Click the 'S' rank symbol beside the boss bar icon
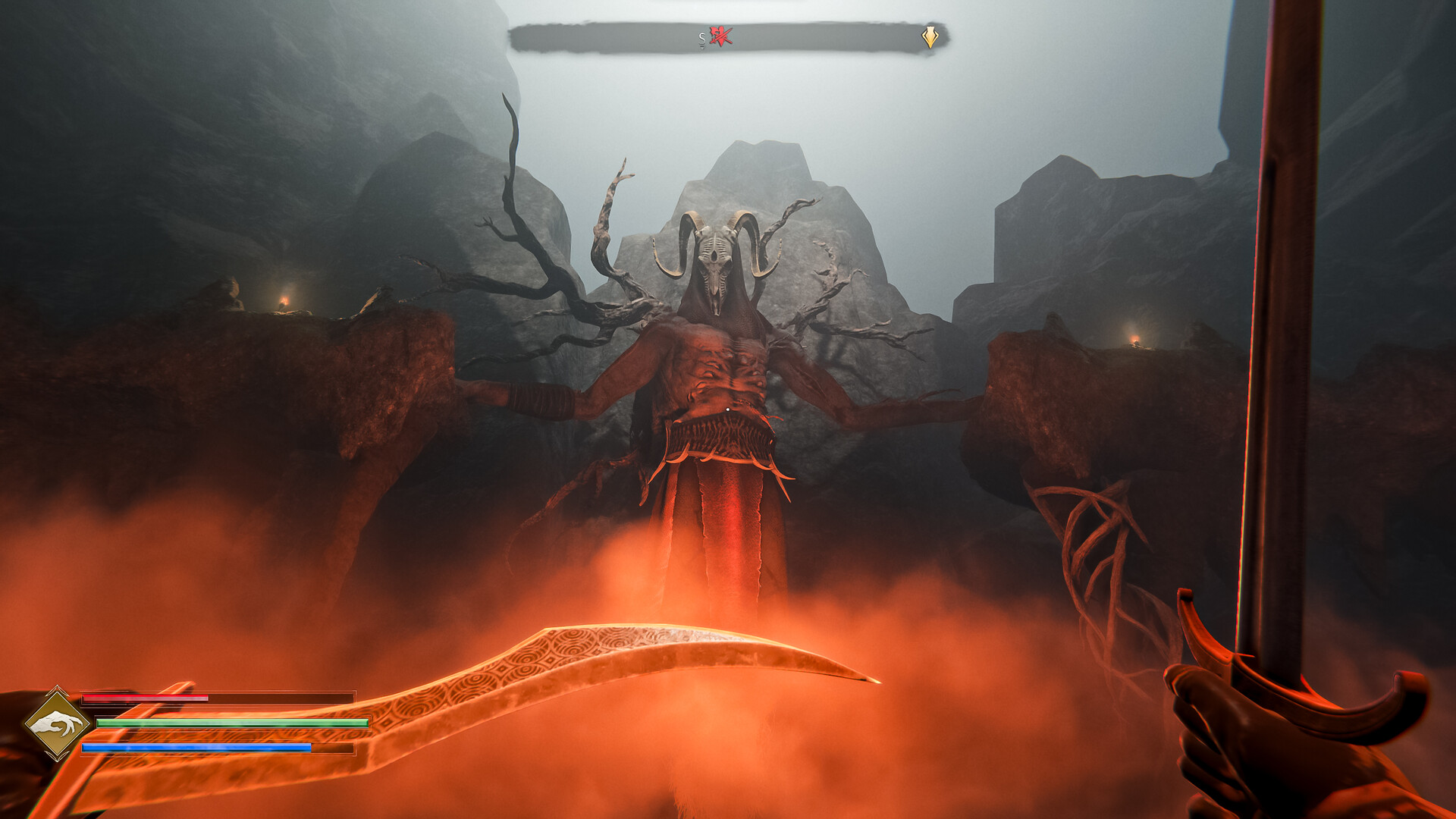This screenshot has height=819, width=1456. 702,37
